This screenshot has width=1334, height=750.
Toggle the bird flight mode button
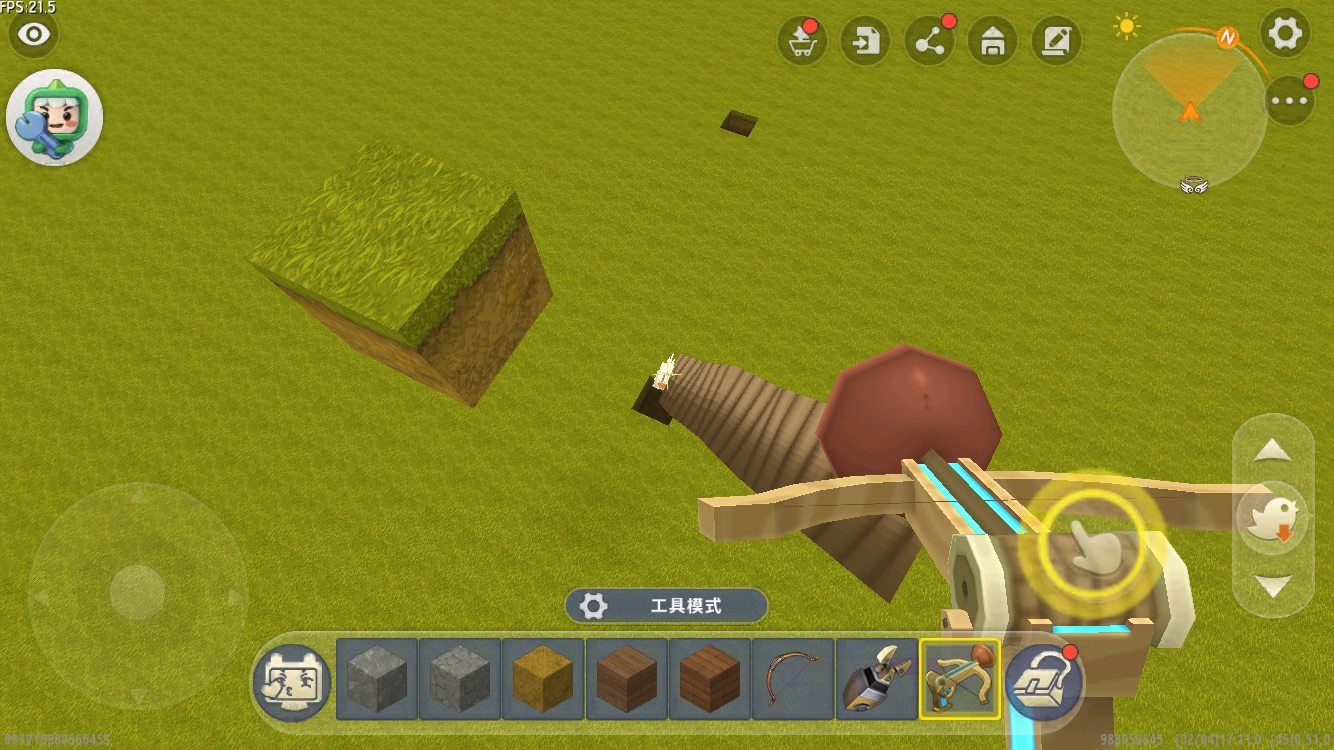(1273, 518)
